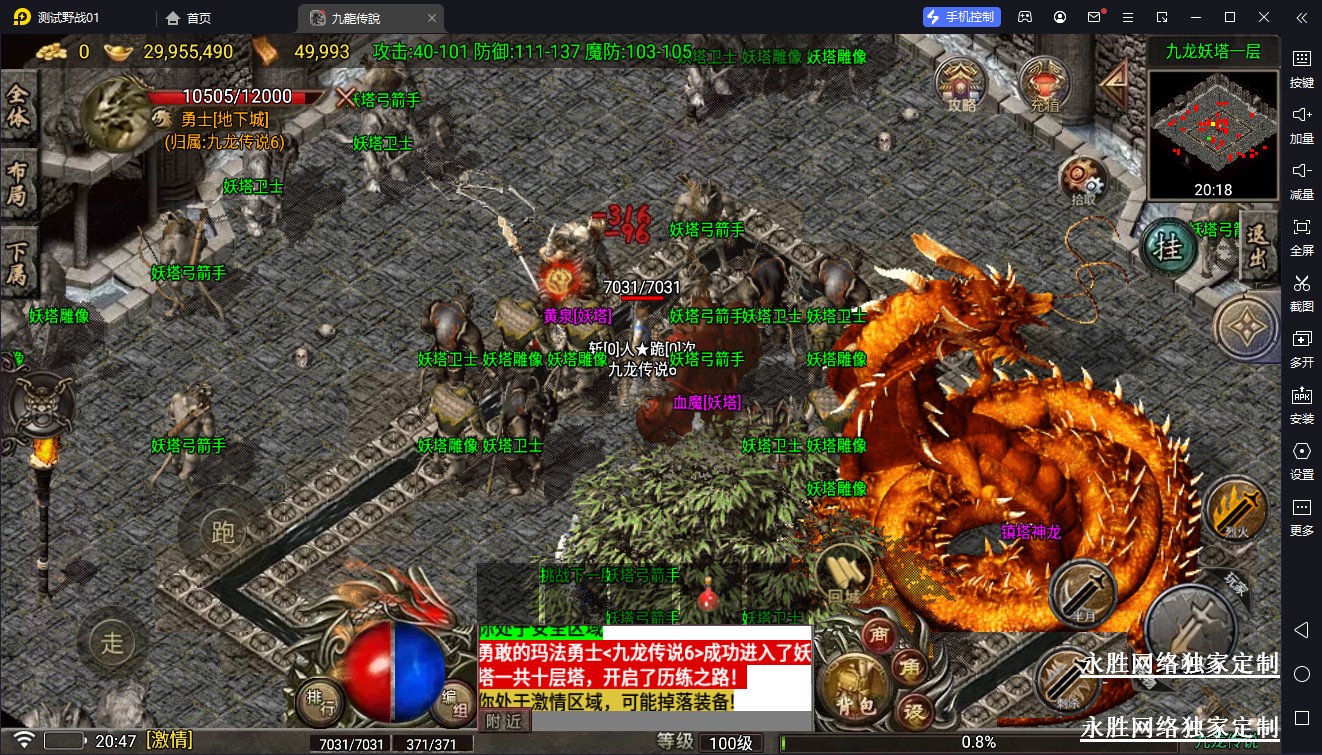
Task: Select the 跑 run movement button
Action: pyautogui.click(x=222, y=531)
